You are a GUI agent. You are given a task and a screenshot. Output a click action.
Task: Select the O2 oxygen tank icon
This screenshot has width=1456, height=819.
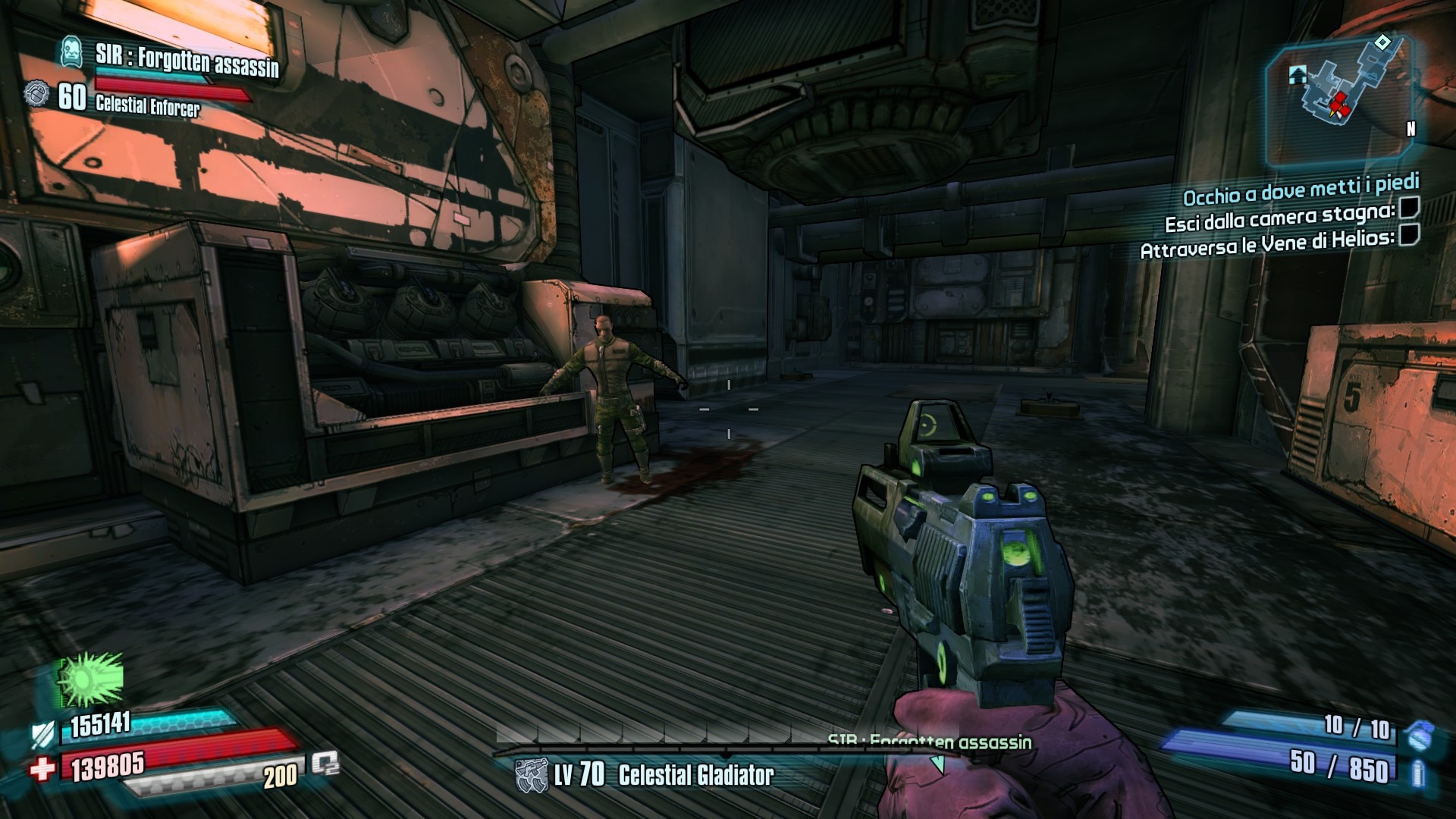pos(325,764)
